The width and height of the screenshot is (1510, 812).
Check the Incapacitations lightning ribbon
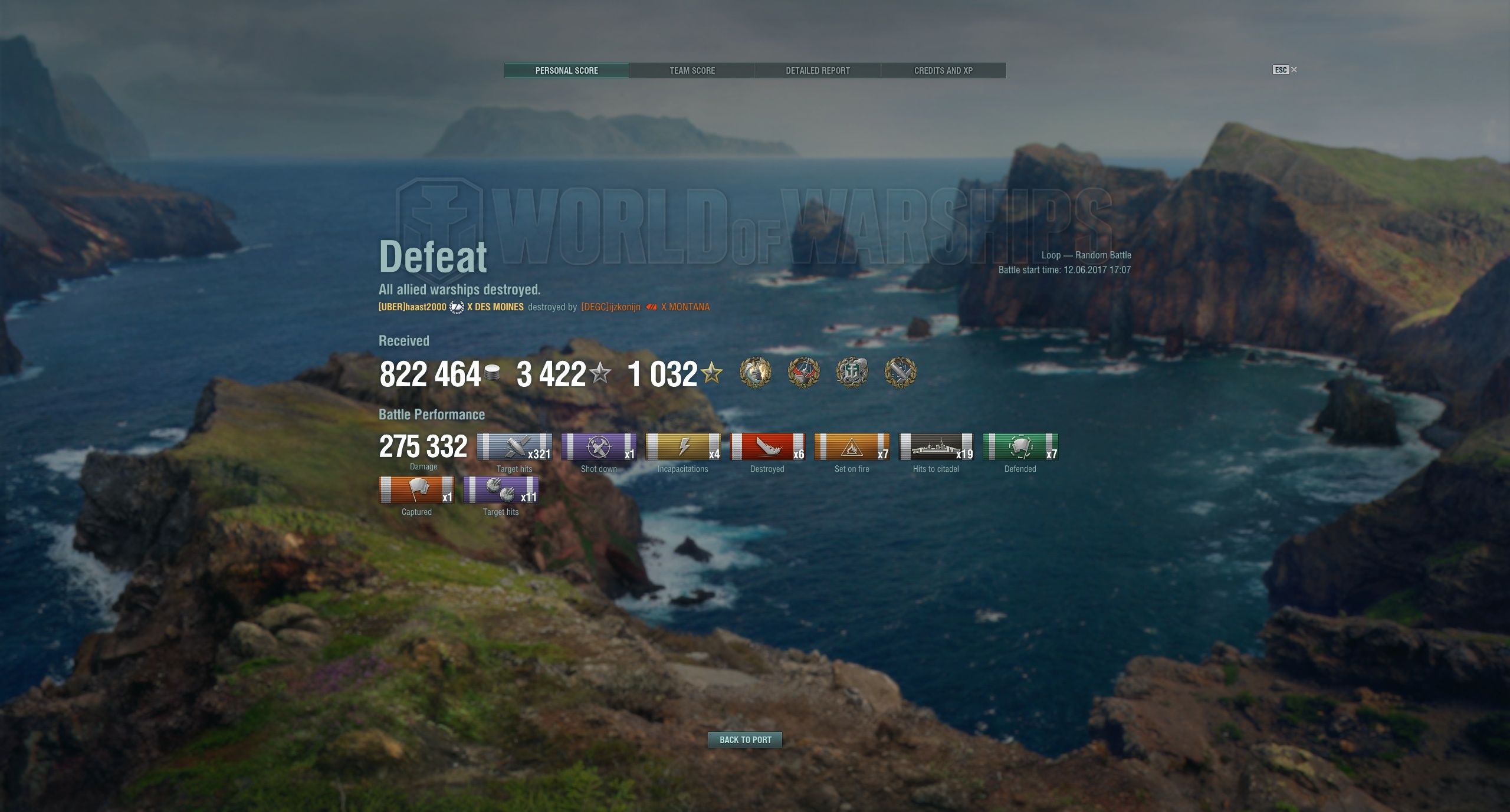coord(683,447)
